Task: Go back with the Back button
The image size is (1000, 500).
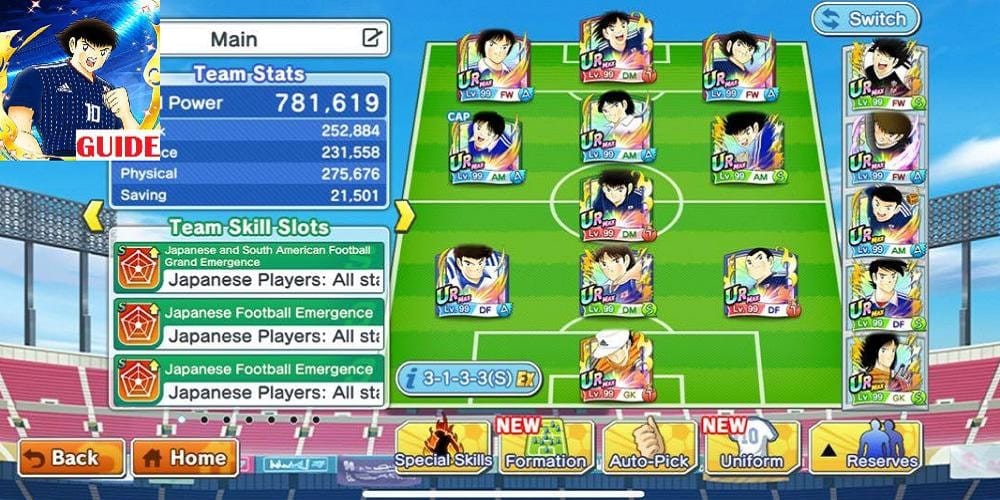Action: point(71,458)
